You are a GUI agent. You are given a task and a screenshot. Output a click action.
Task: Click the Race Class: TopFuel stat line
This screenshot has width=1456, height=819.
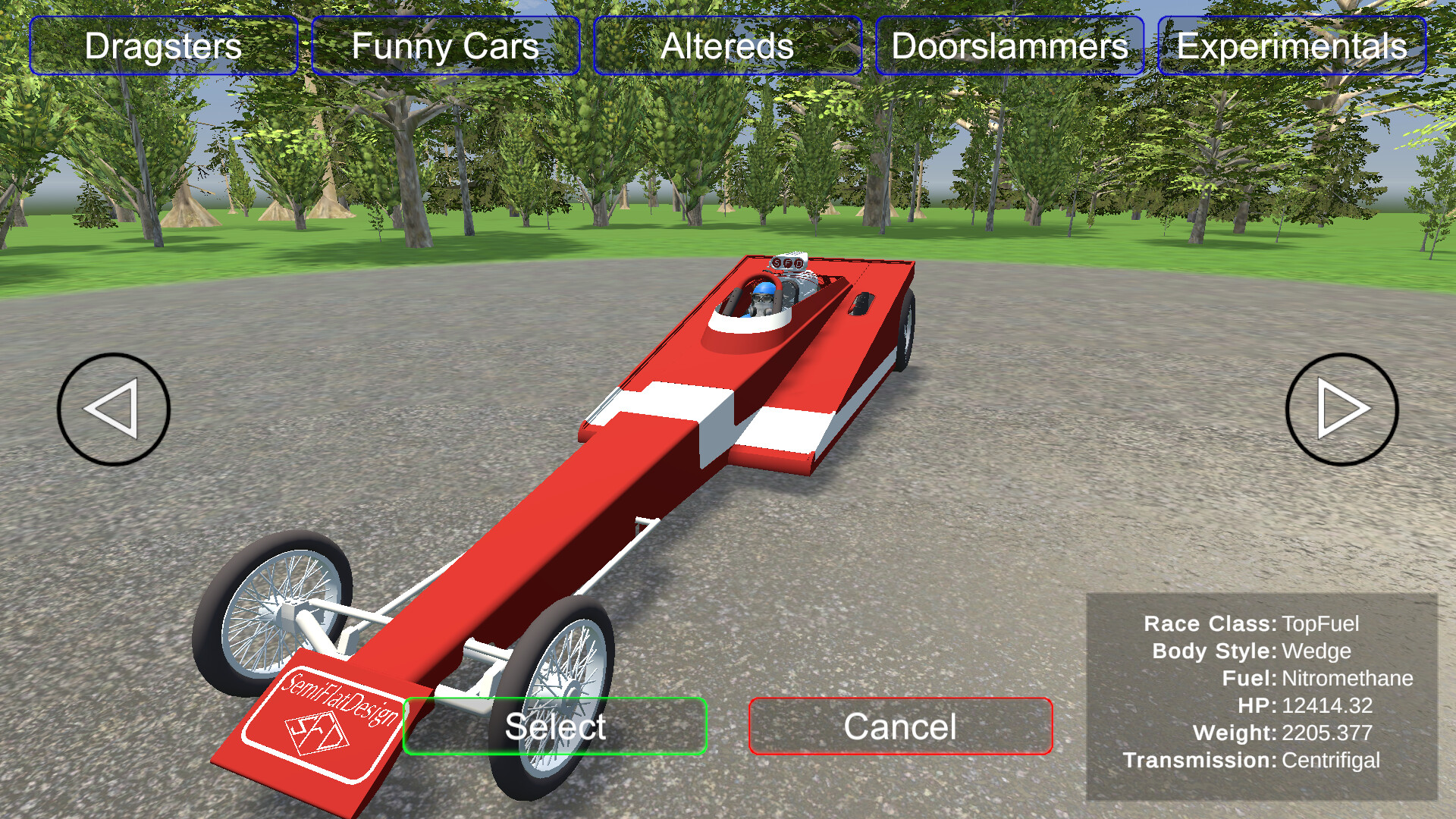coord(1251,624)
